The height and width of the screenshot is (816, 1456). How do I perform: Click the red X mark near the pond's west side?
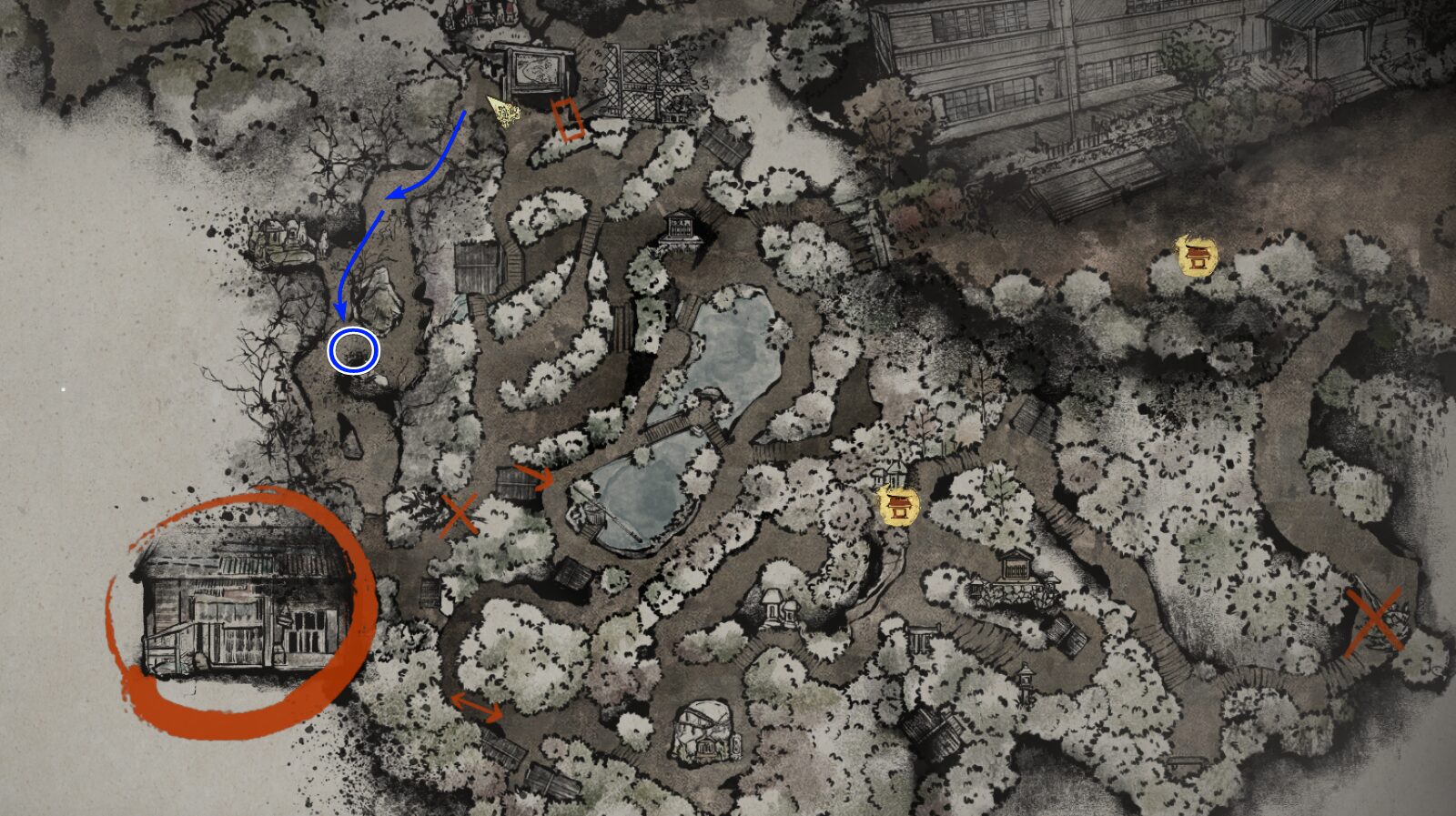pyautogui.click(x=460, y=515)
